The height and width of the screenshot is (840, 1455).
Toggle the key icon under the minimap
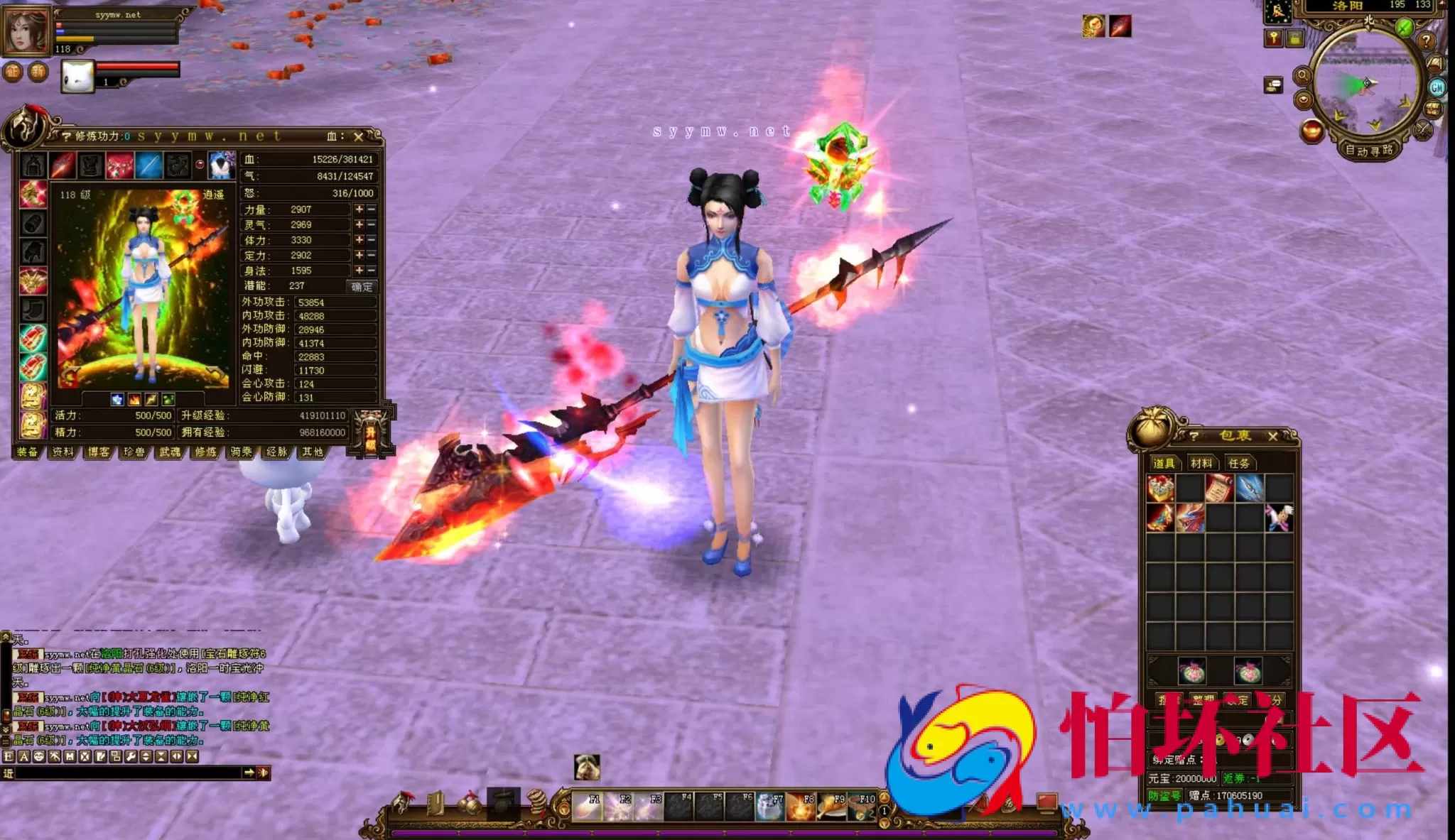pyautogui.click(x=1275, y=38)
